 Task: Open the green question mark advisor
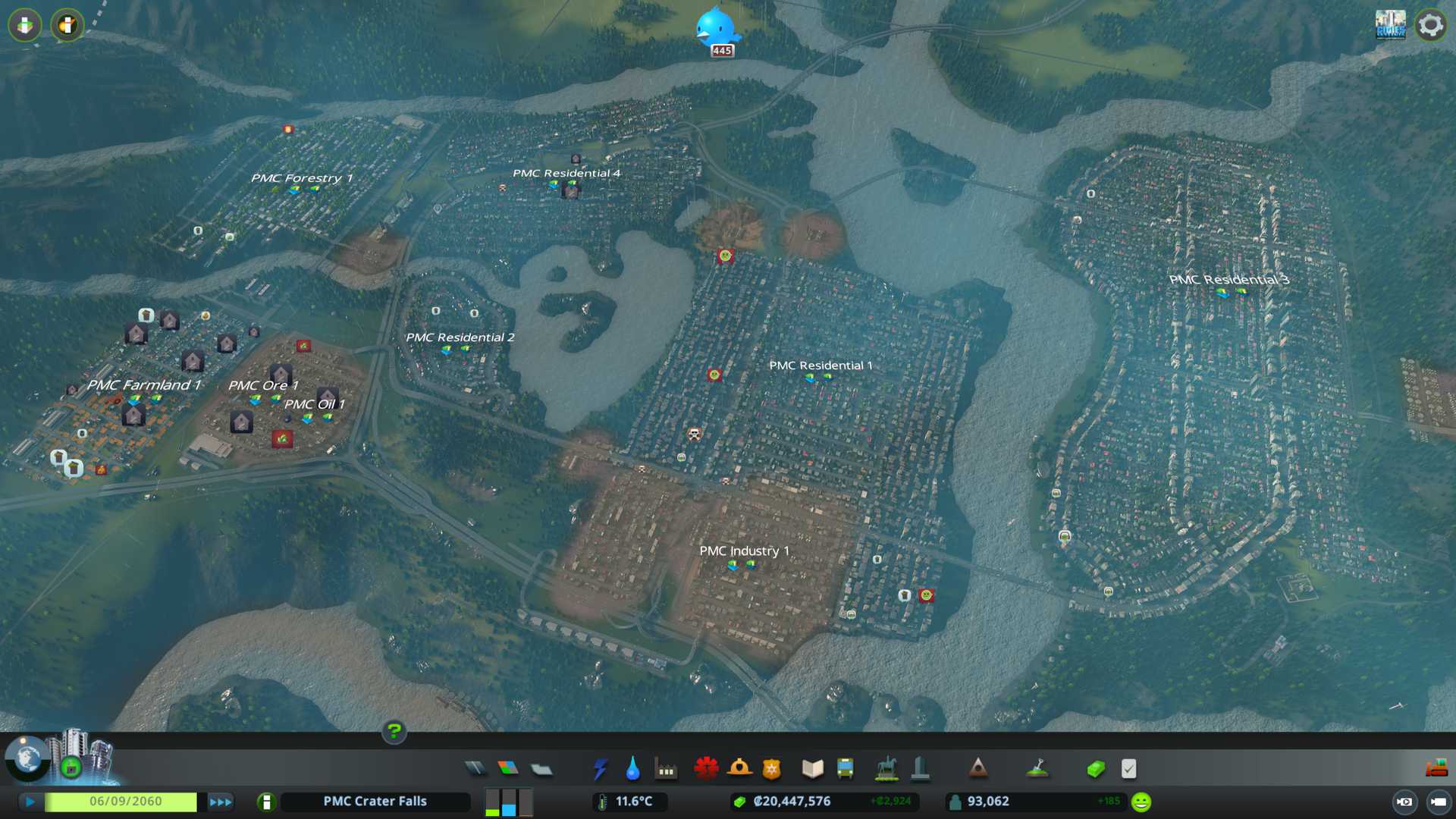point(394,731)
